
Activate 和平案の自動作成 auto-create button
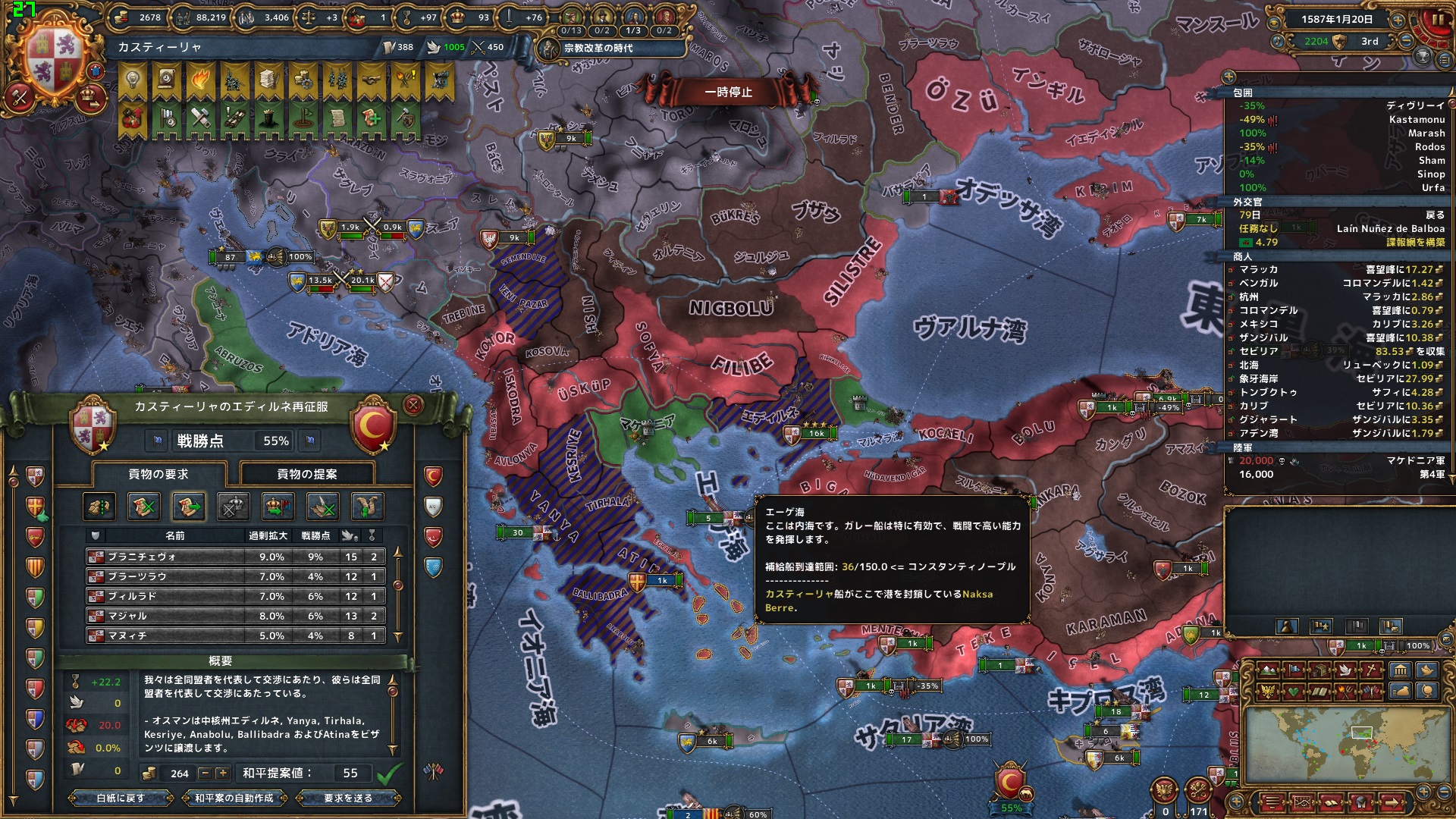coord(234,798)
